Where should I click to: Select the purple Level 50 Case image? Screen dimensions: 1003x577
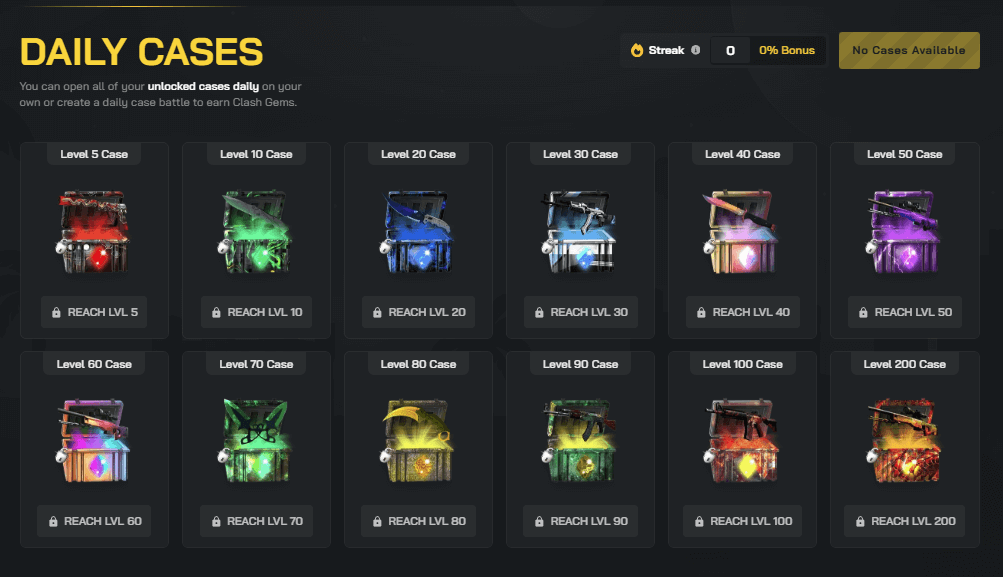coord(904,232)
